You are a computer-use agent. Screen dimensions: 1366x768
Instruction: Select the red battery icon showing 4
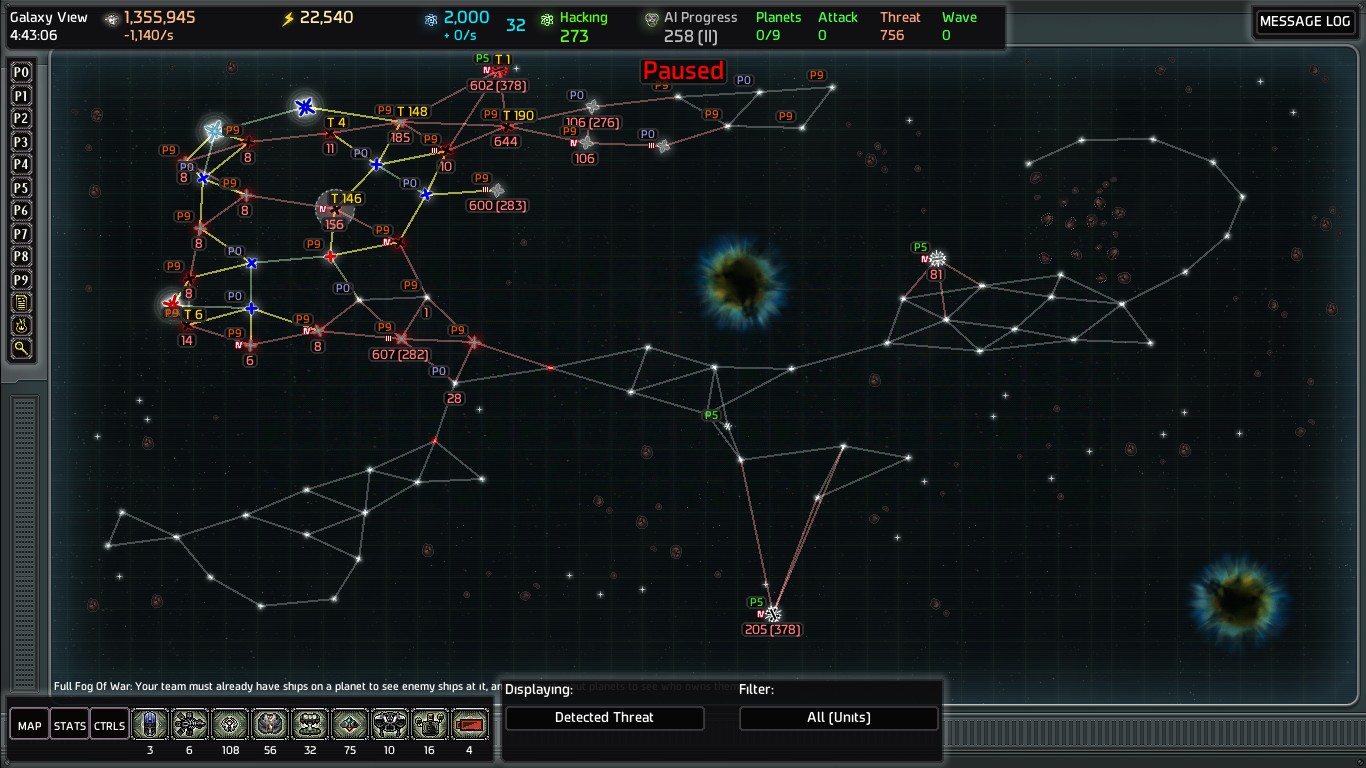pos(470,724)
